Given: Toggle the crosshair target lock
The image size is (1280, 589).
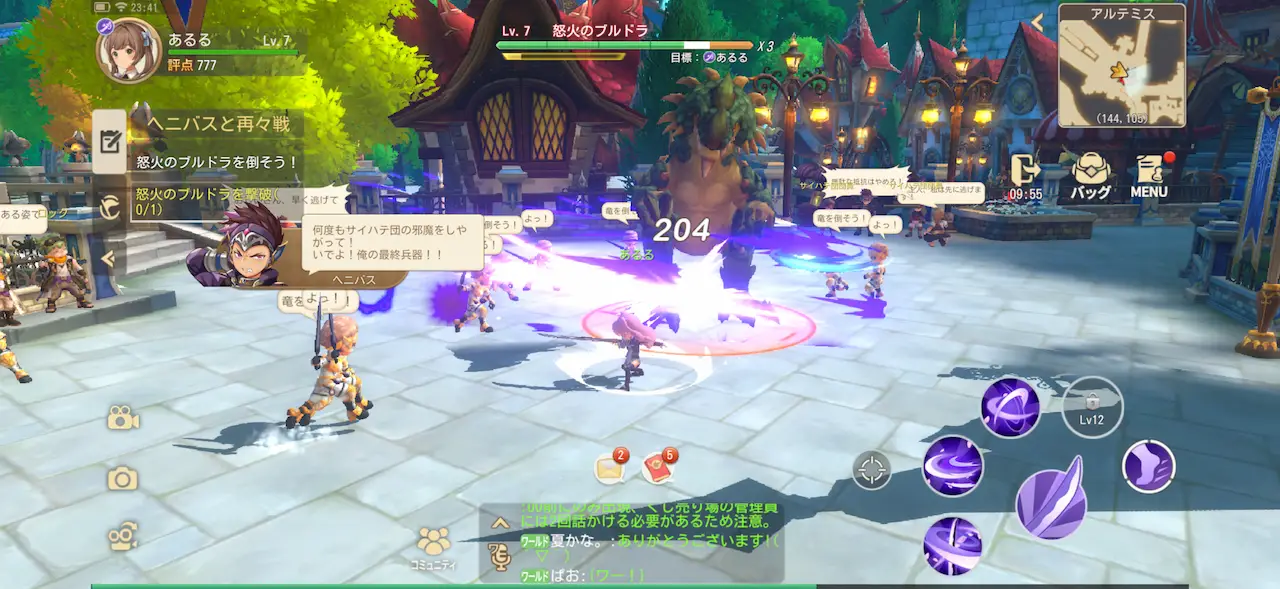Looking at the screenshot, I should tap(872, 469).
